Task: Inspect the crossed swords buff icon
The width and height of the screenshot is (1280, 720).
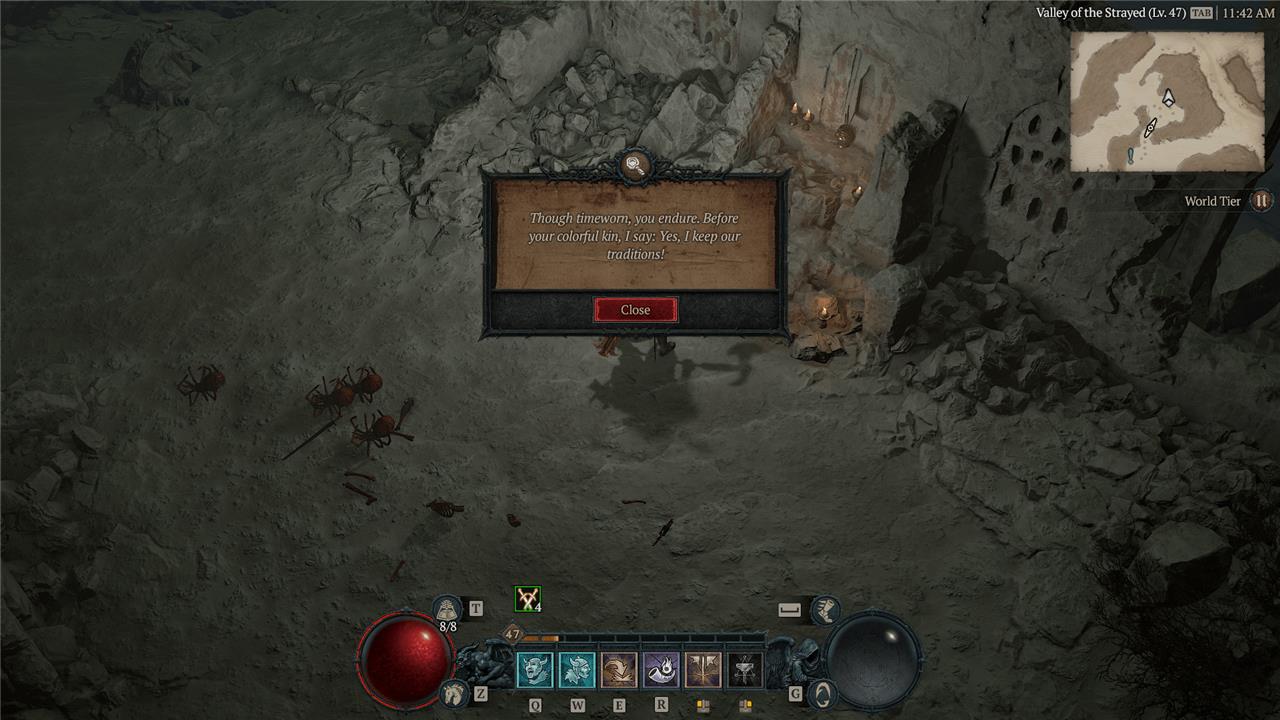Action: [x=527, y=599]
